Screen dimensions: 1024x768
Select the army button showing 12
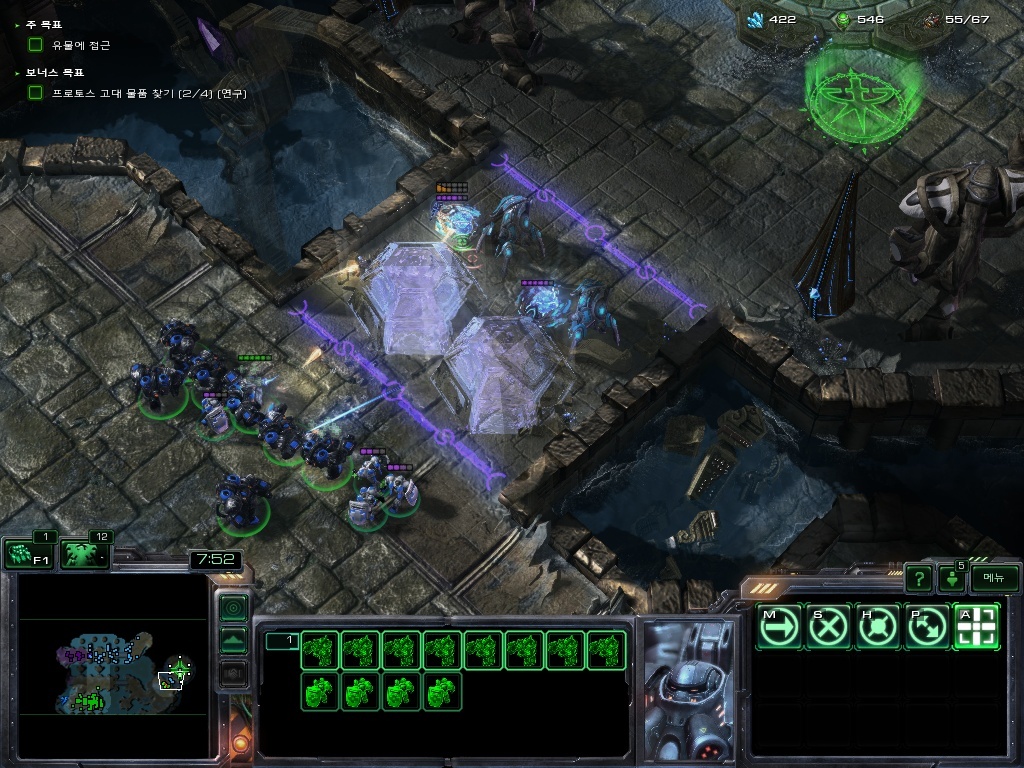click(85, 554)
